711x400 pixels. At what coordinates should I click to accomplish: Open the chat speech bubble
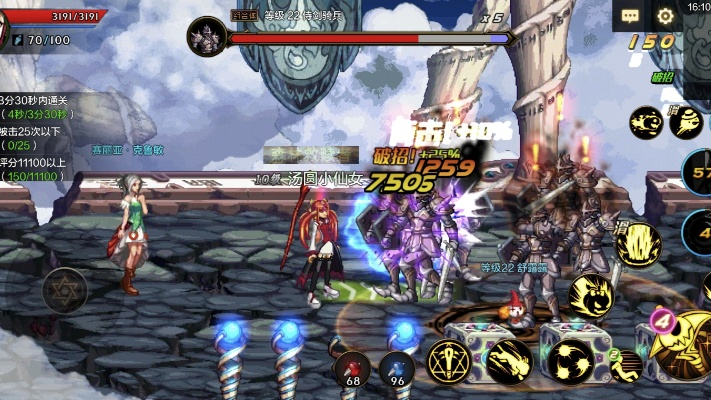point(630,16)
